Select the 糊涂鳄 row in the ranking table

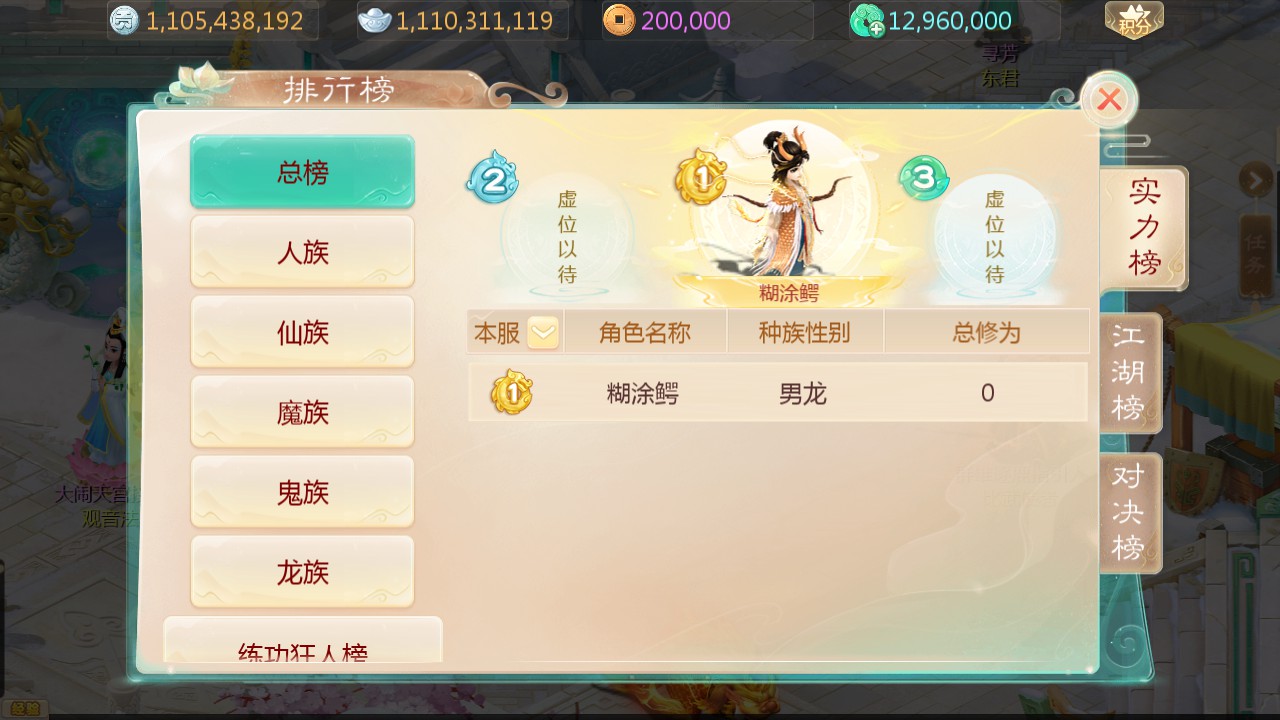[778, 392]
